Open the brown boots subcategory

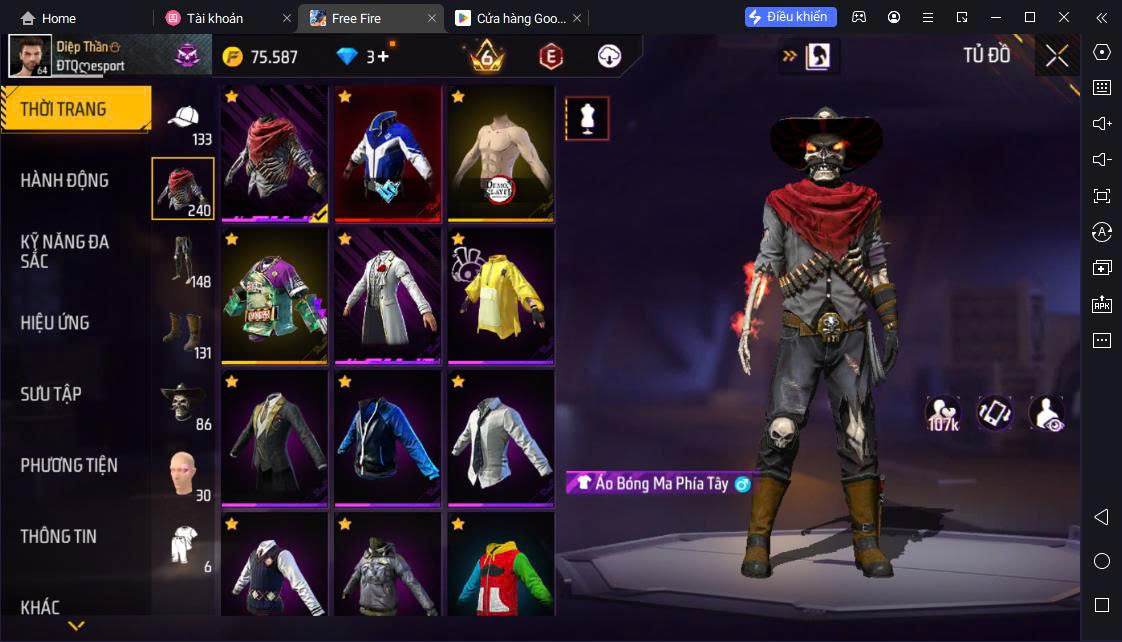coord(183,333)
